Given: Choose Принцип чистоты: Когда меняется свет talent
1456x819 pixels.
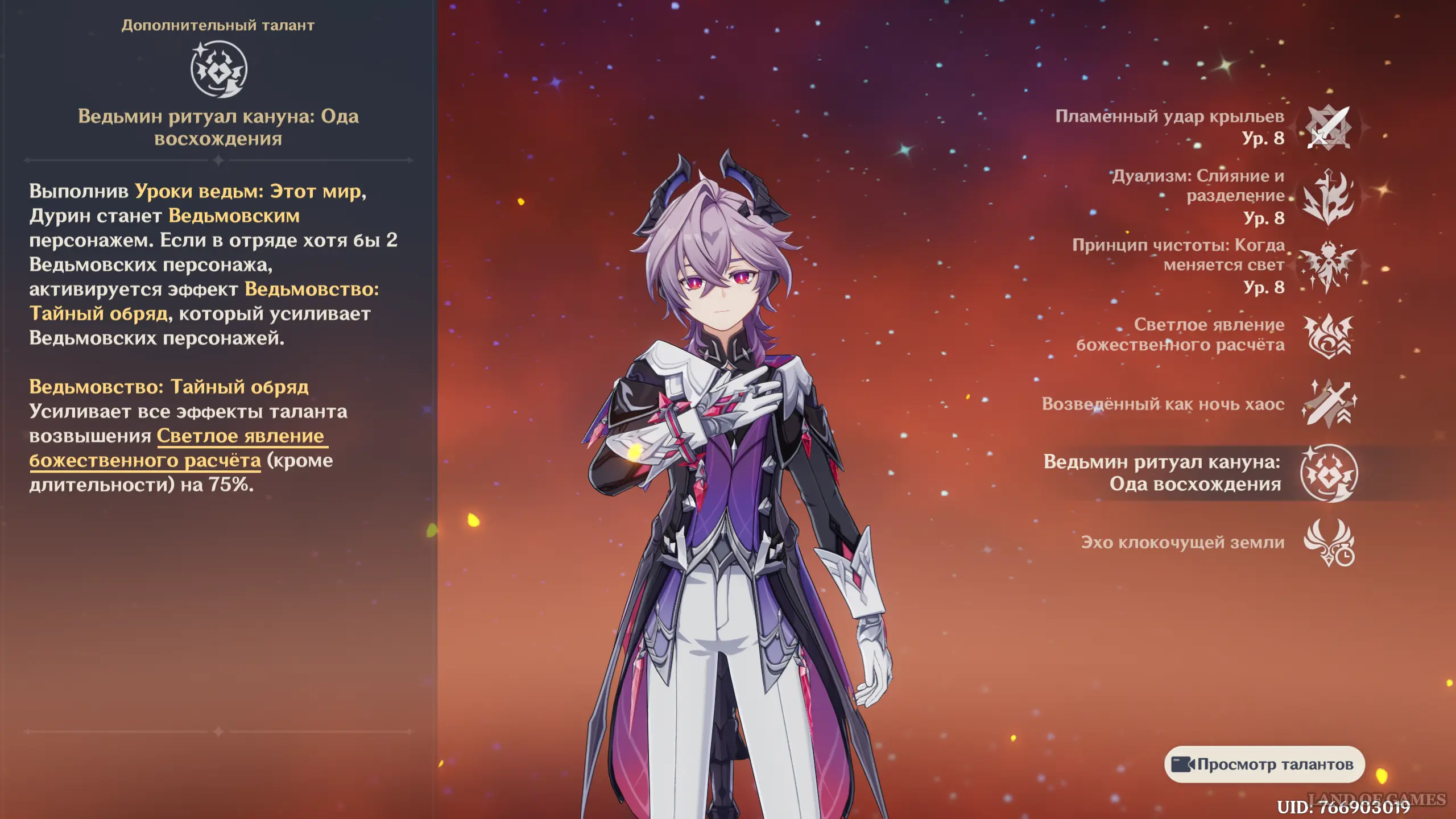Looking at the screenshot, I should pos(1329,266).
